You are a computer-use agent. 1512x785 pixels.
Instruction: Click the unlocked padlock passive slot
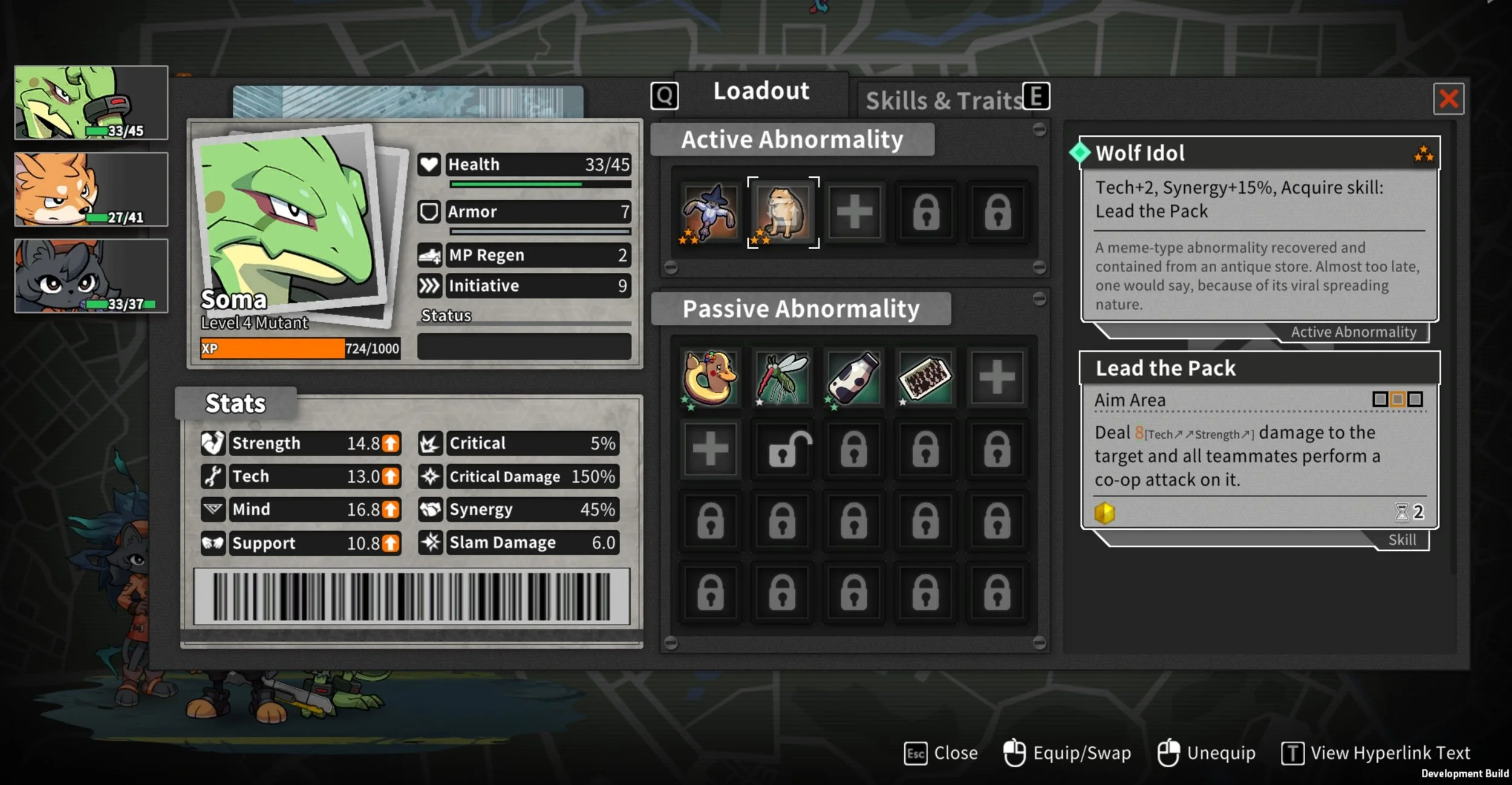pos(782,449)
